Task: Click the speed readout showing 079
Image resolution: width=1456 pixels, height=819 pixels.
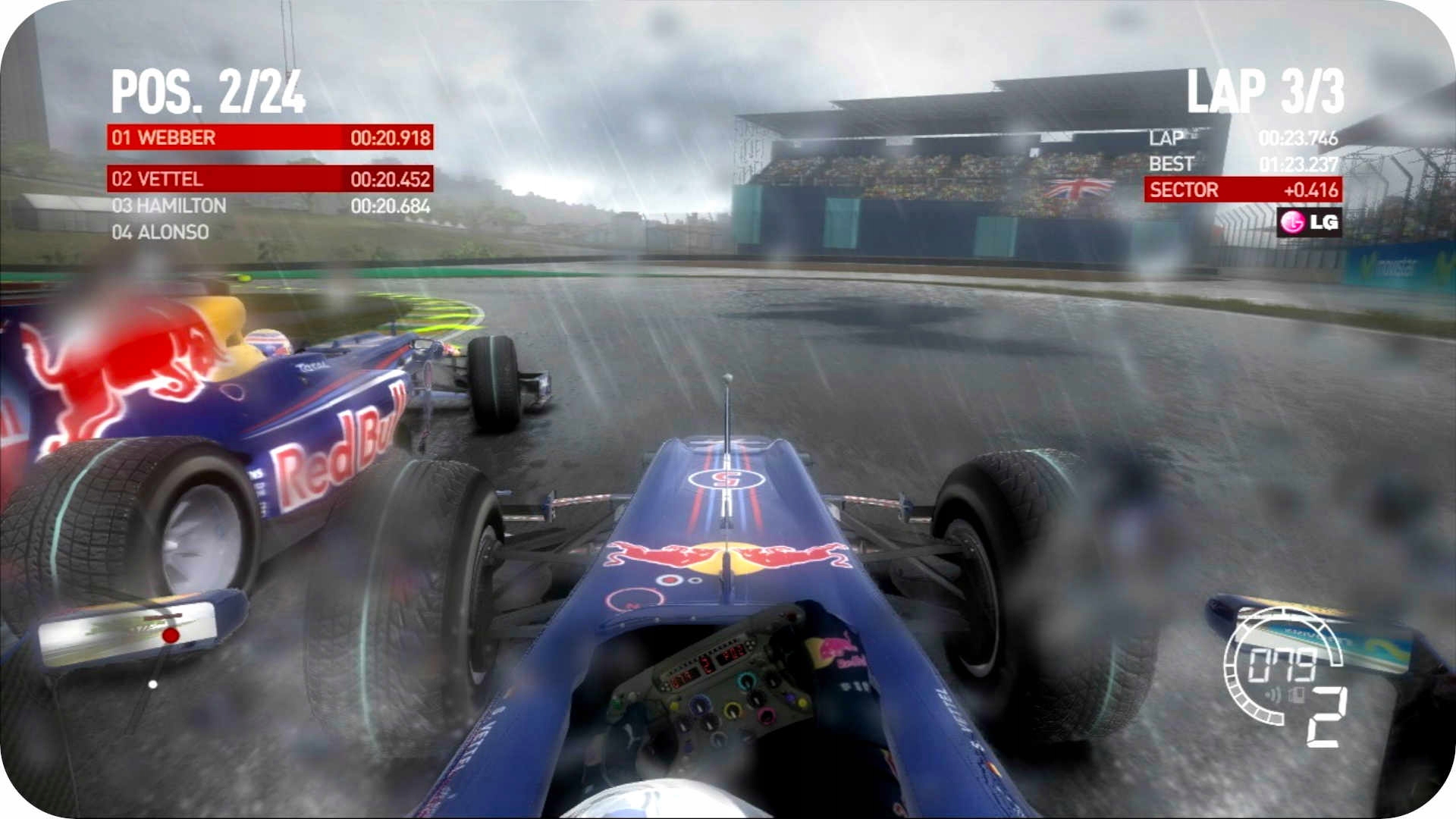Action: 1281,664
